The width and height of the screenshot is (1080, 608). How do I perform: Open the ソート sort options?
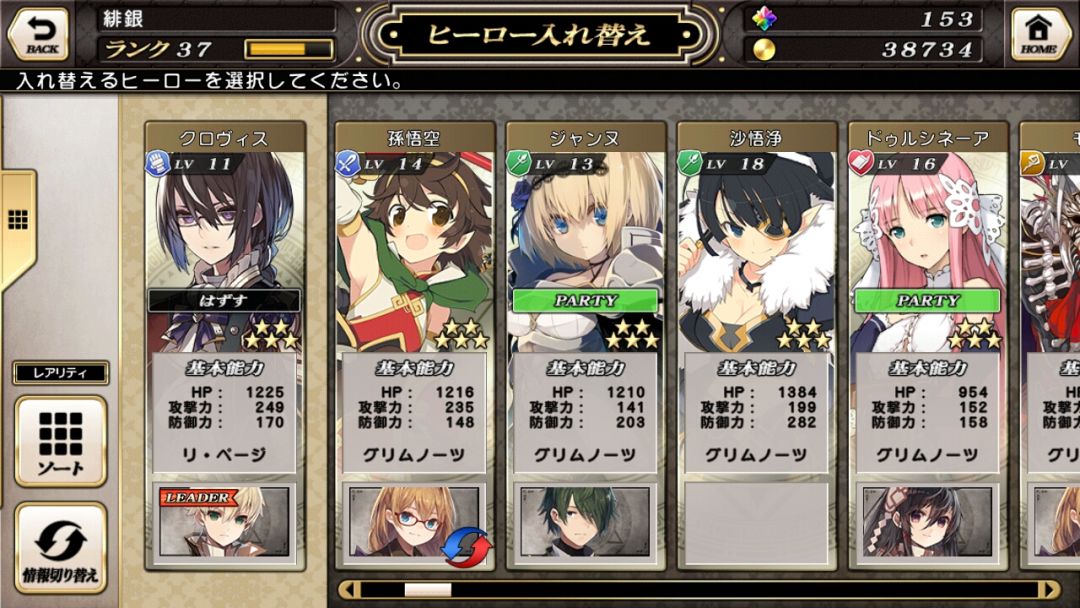61,442
